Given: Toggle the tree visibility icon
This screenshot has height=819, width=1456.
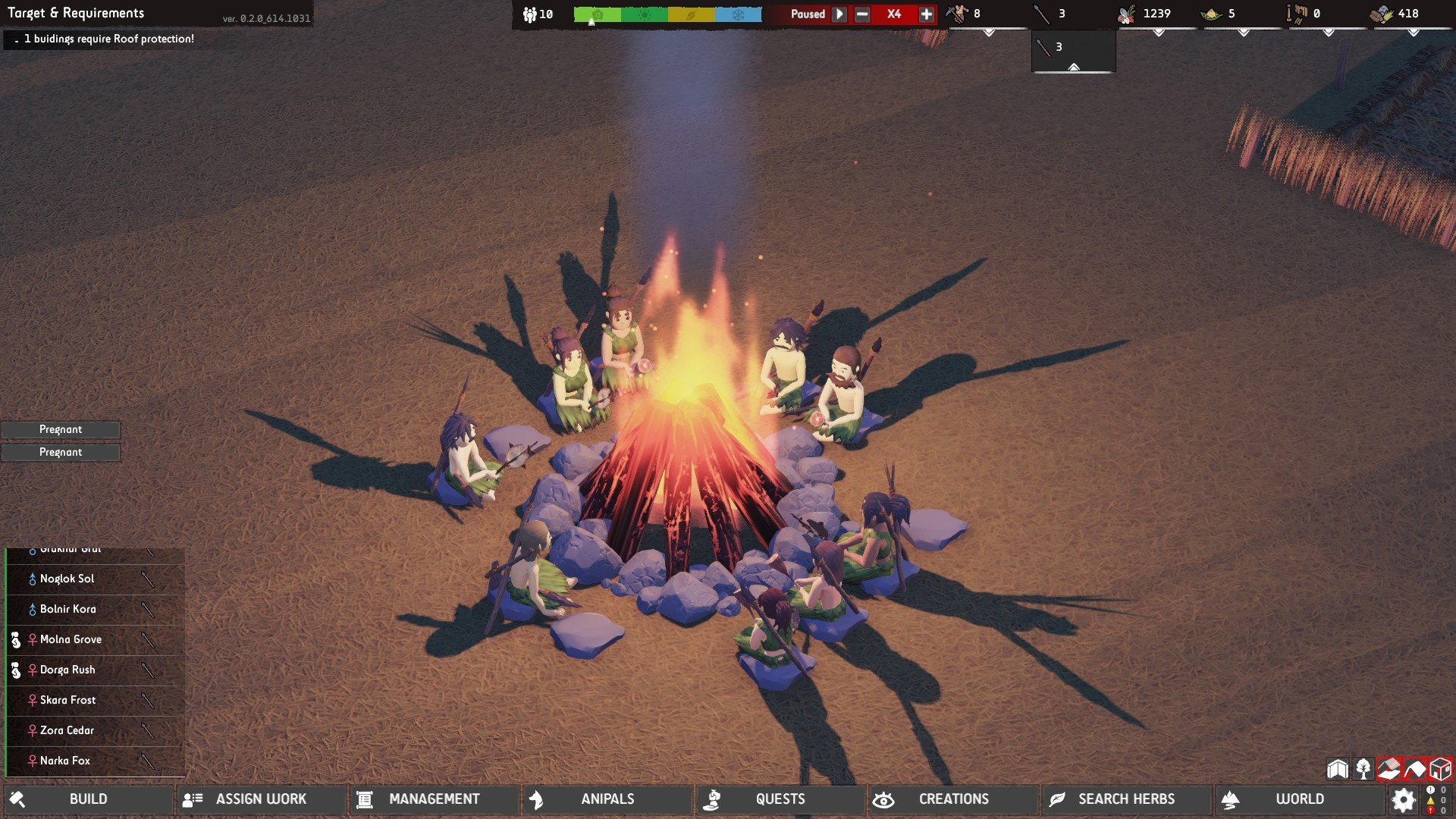Looking at the screenshot, I should (x=1363, y=769).
